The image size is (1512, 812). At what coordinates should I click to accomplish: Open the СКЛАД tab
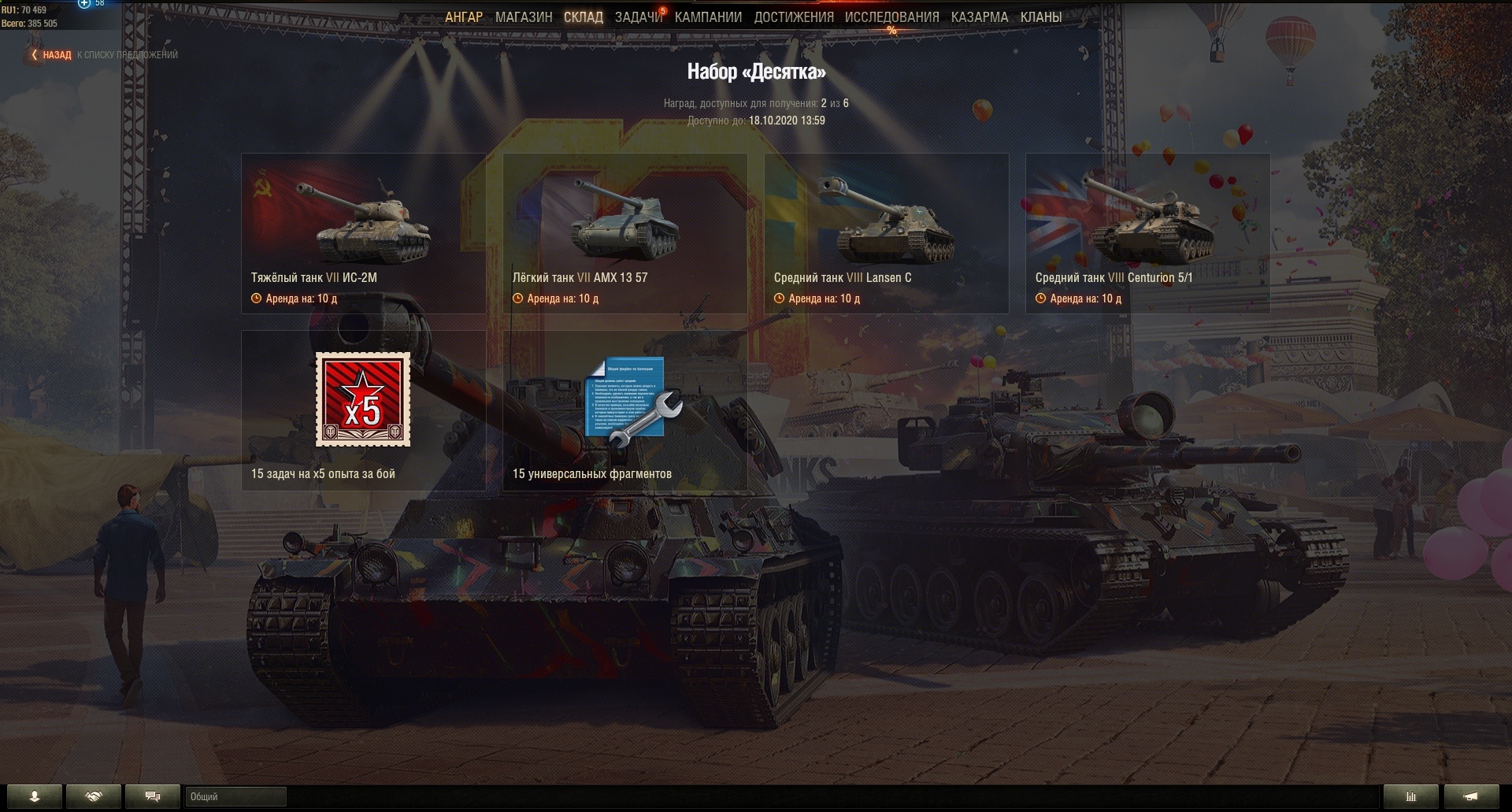584,17
